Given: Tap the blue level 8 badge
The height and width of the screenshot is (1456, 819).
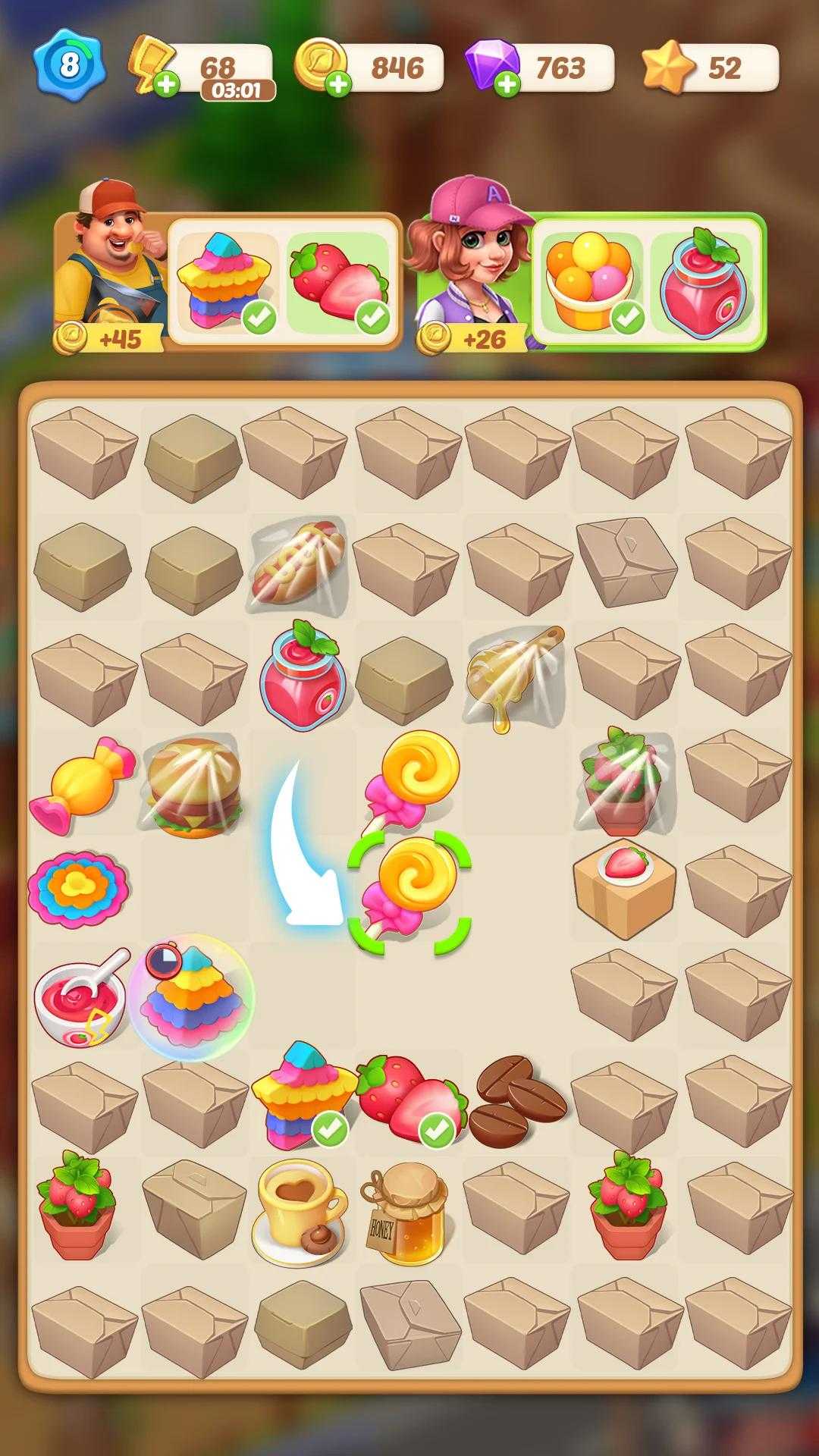Looking at the screenshot, I should point(69,65).
